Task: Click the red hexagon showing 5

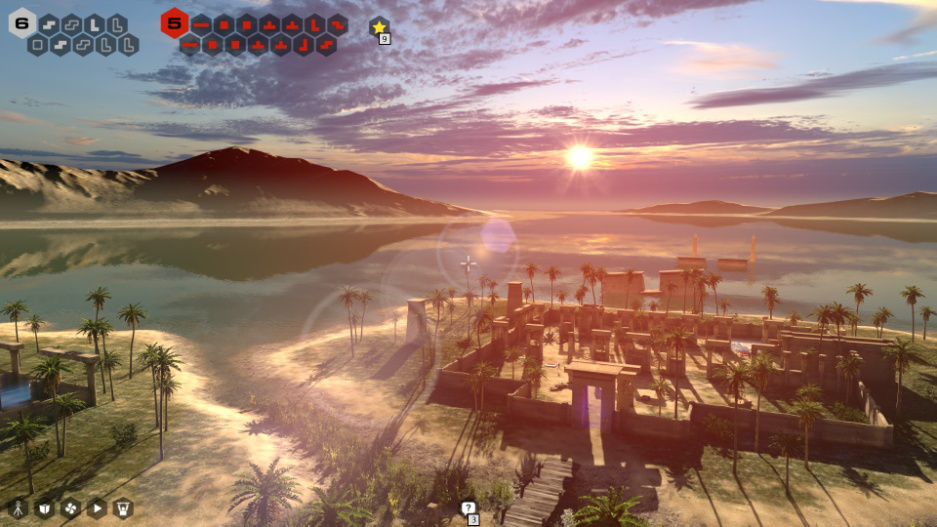Action: (174, 22)
